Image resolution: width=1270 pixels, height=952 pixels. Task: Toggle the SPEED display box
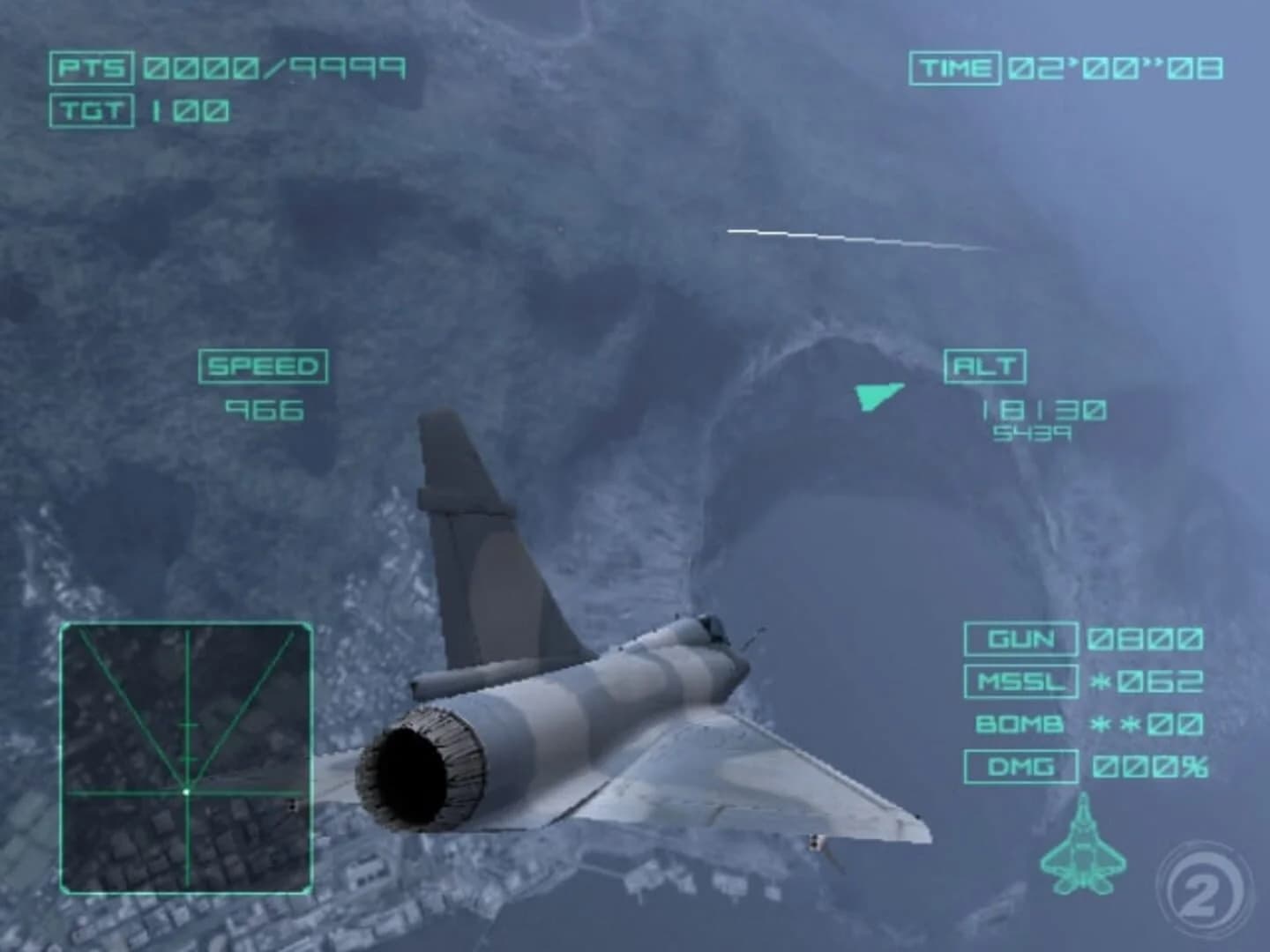click(265, 365)
